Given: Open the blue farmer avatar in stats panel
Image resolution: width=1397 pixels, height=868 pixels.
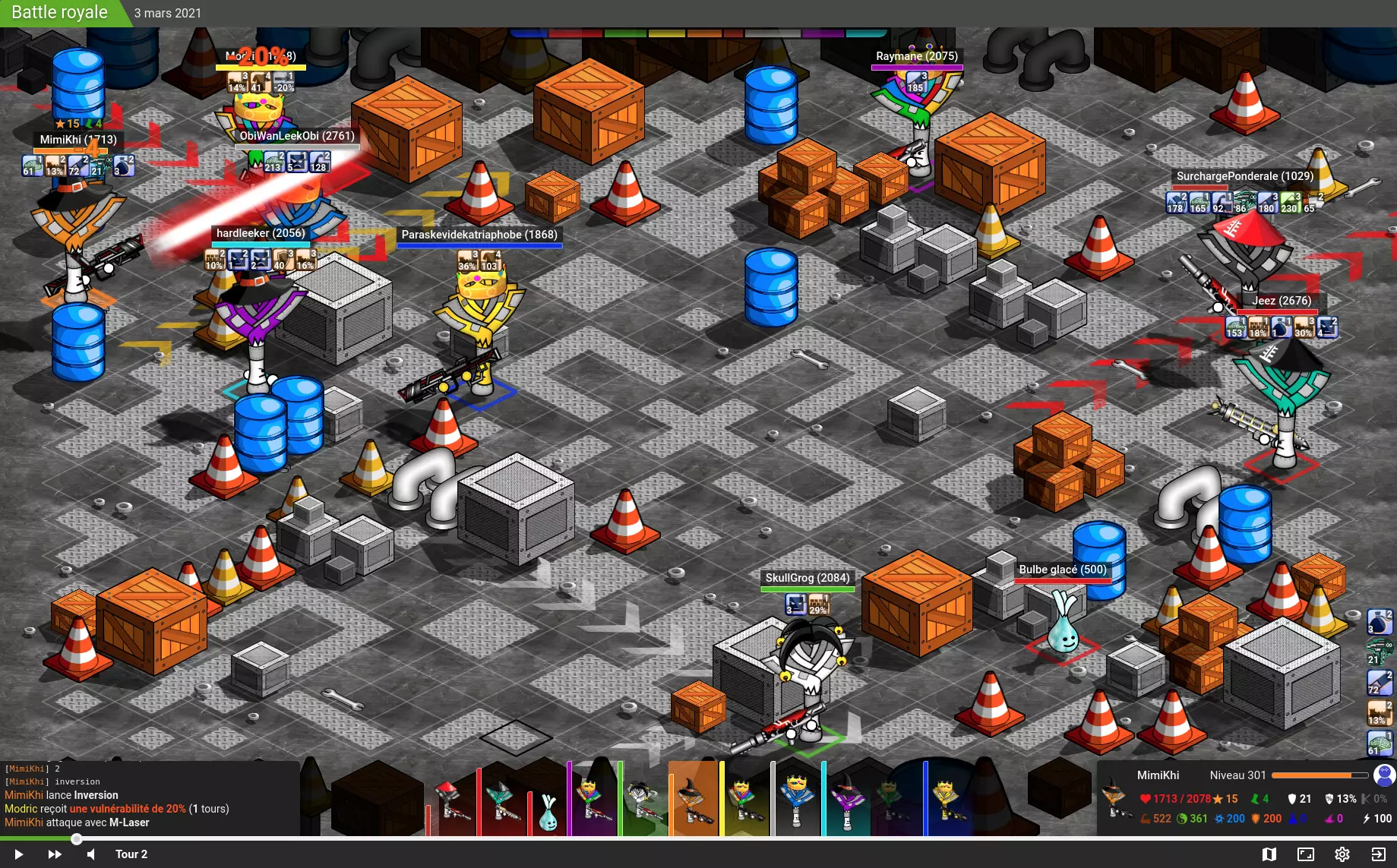Looking at the screenshot, I should pyautogui.click(x=1384, y=775).
